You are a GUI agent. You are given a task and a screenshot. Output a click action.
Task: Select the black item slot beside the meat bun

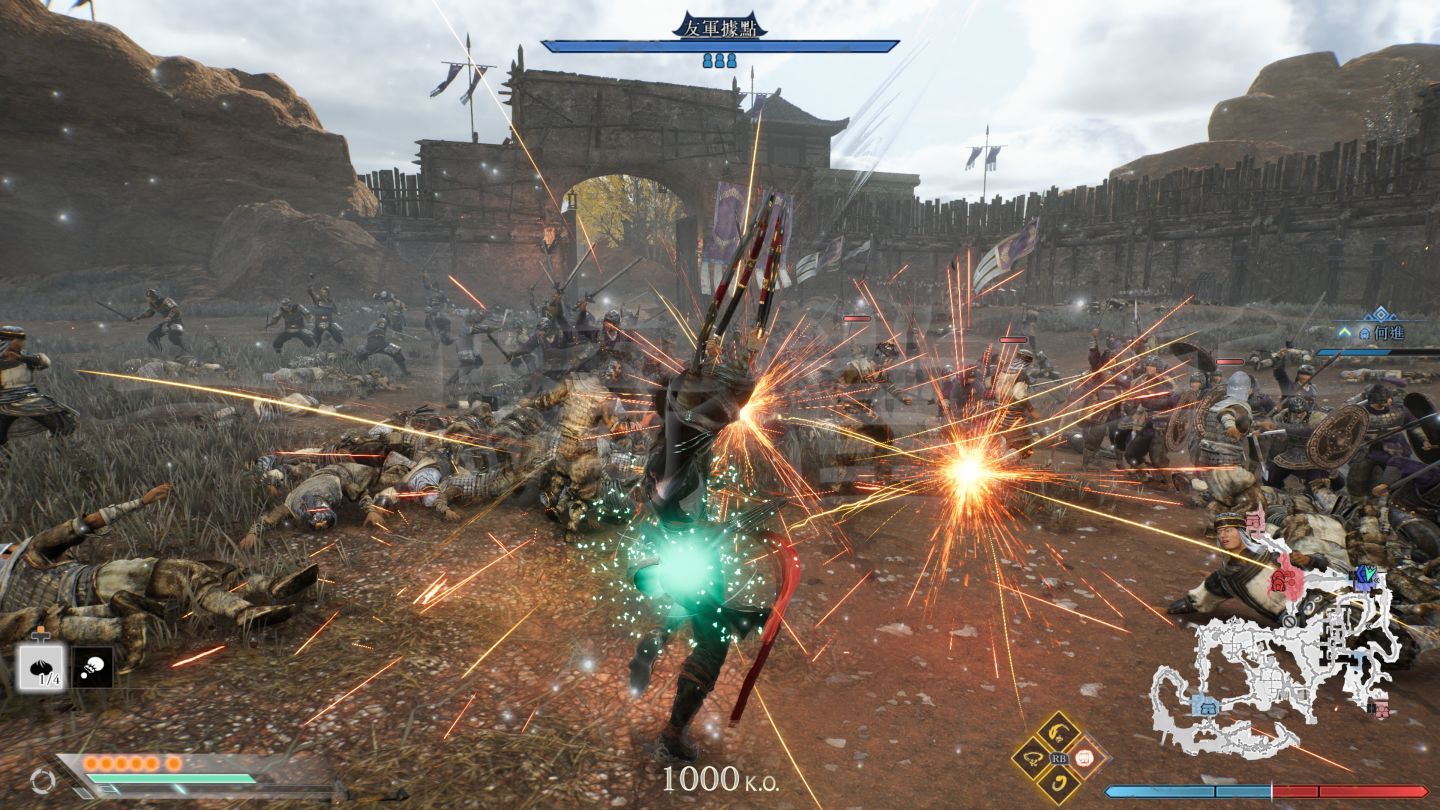tap(92, 666)
